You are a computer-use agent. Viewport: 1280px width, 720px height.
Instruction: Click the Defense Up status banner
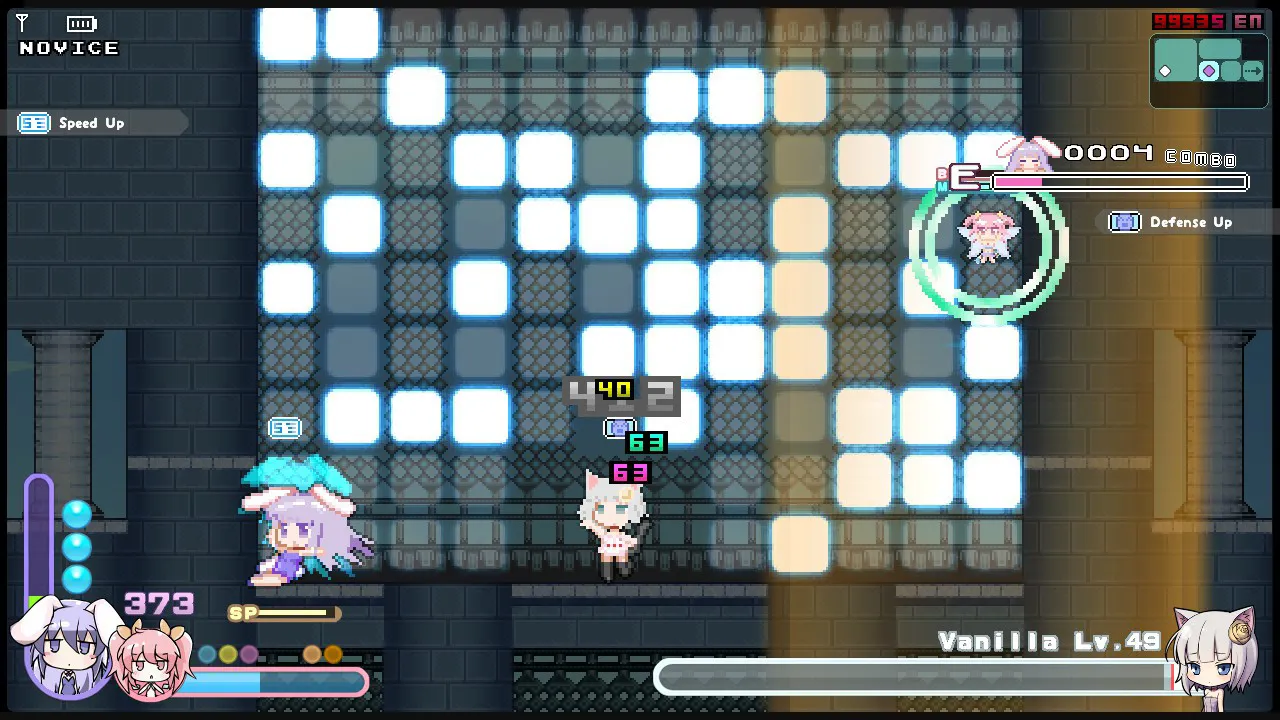(x=1190, y=222)
